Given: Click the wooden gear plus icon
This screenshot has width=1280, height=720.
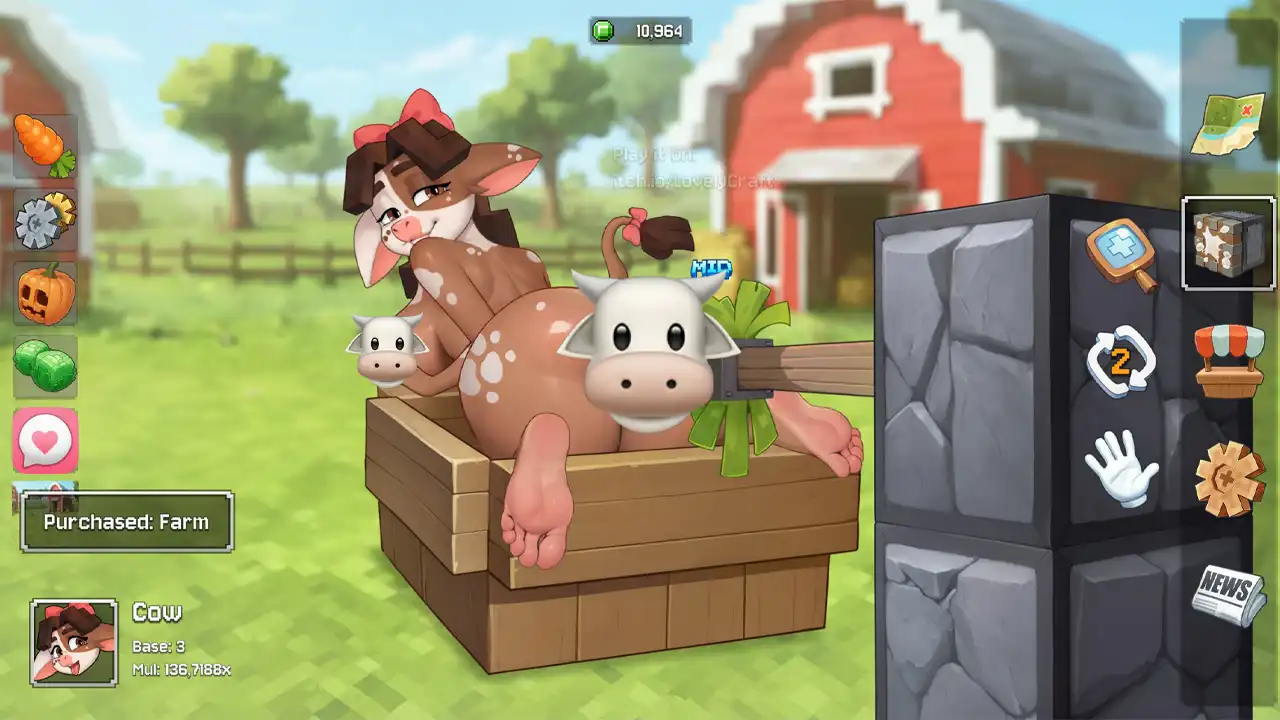Looking at the screenshot, I should point(1229,479).
